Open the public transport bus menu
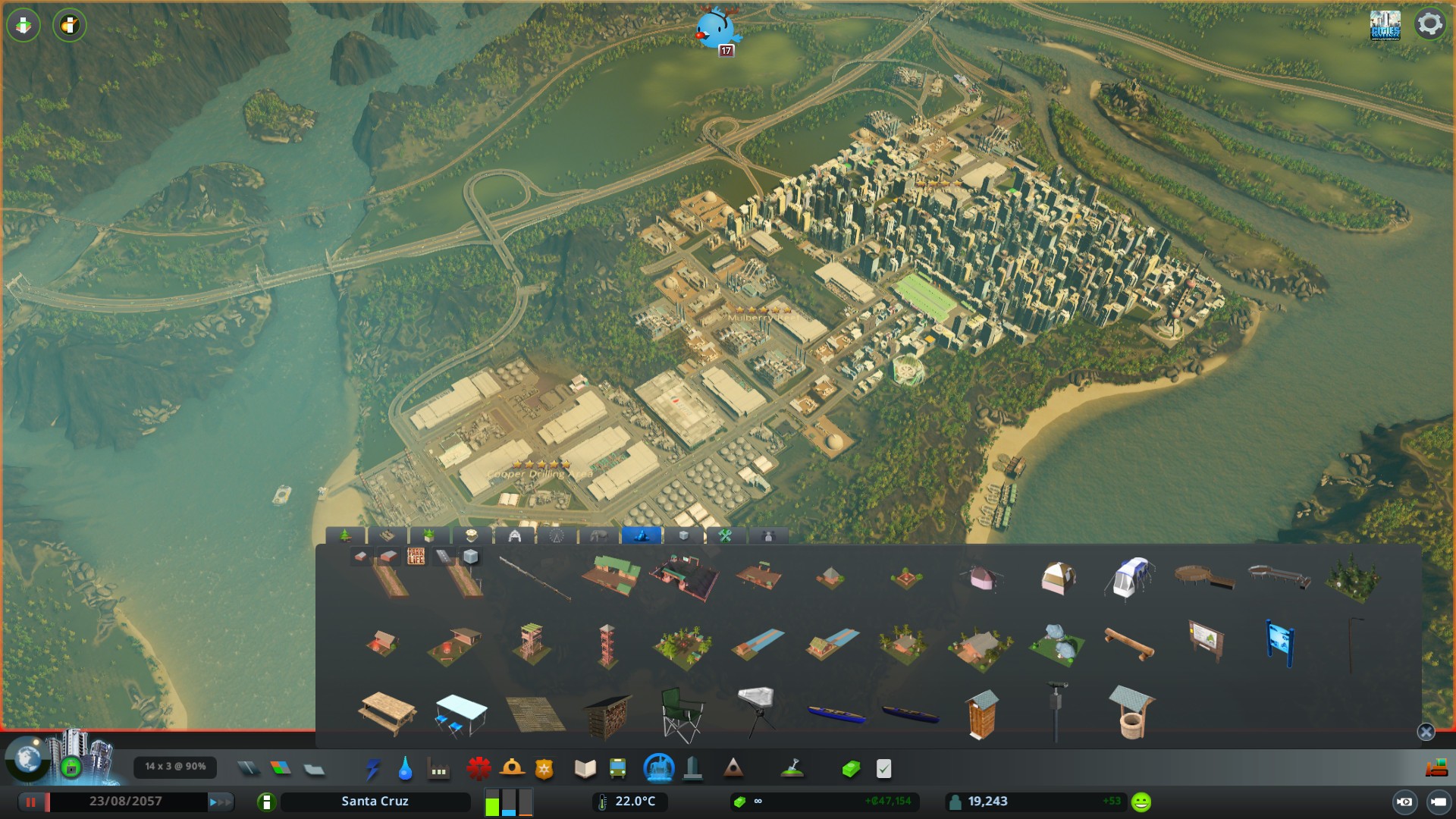The width and height of the screenshot is (1456, 819). point(617,769)
